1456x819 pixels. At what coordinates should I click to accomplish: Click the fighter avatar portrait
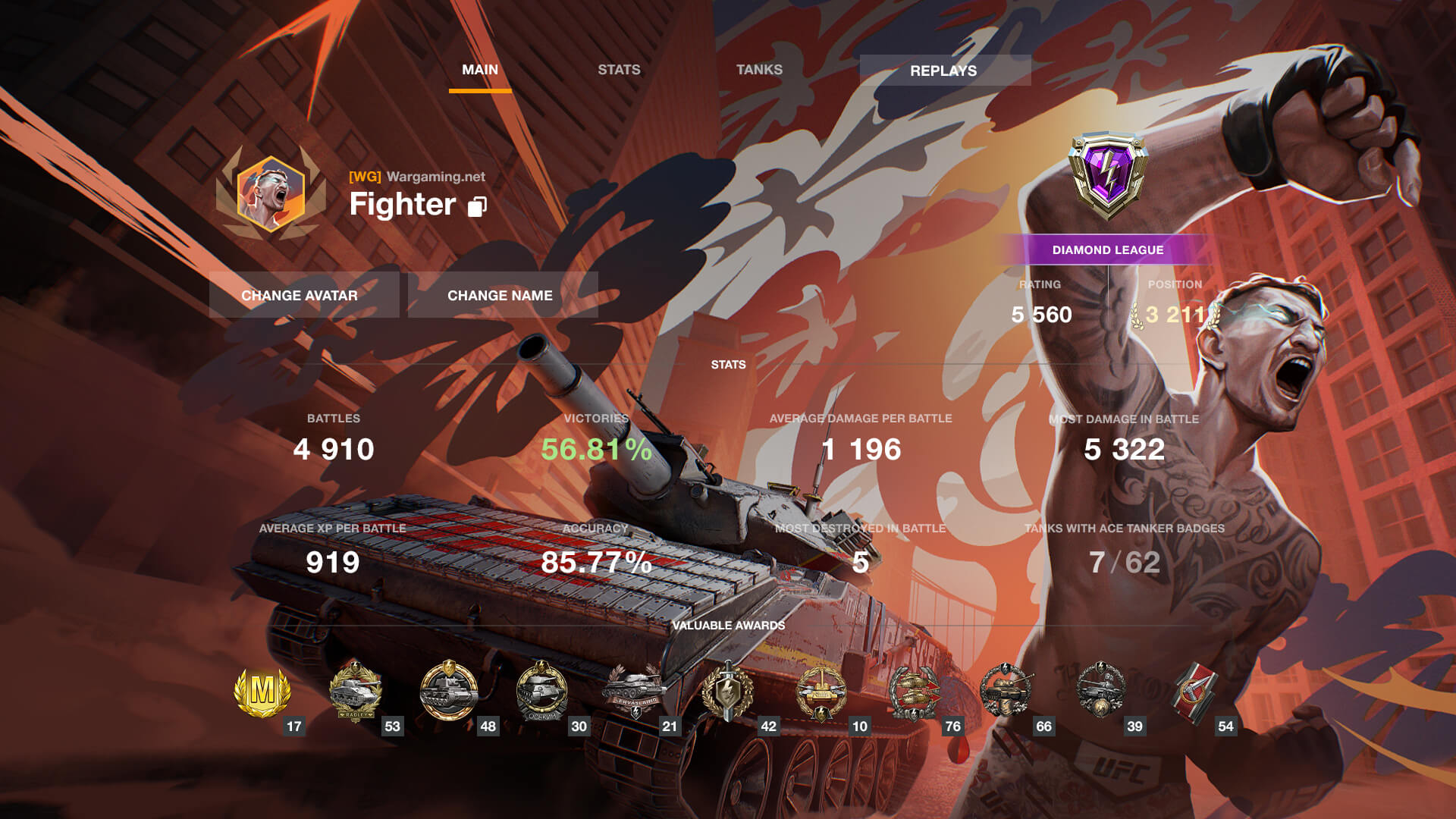coord(271,193)
